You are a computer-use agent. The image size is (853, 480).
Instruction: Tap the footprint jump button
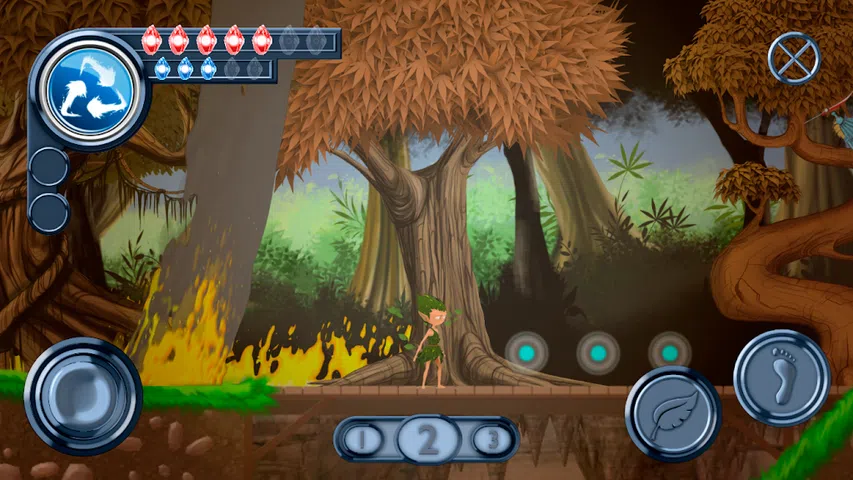[781, 378]
